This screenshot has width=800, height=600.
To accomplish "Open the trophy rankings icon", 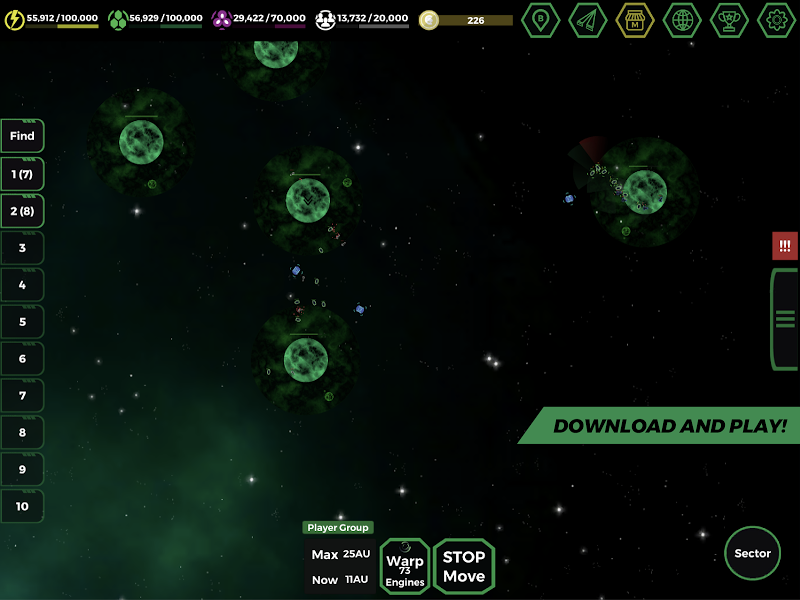I will (x=729, y=20).
